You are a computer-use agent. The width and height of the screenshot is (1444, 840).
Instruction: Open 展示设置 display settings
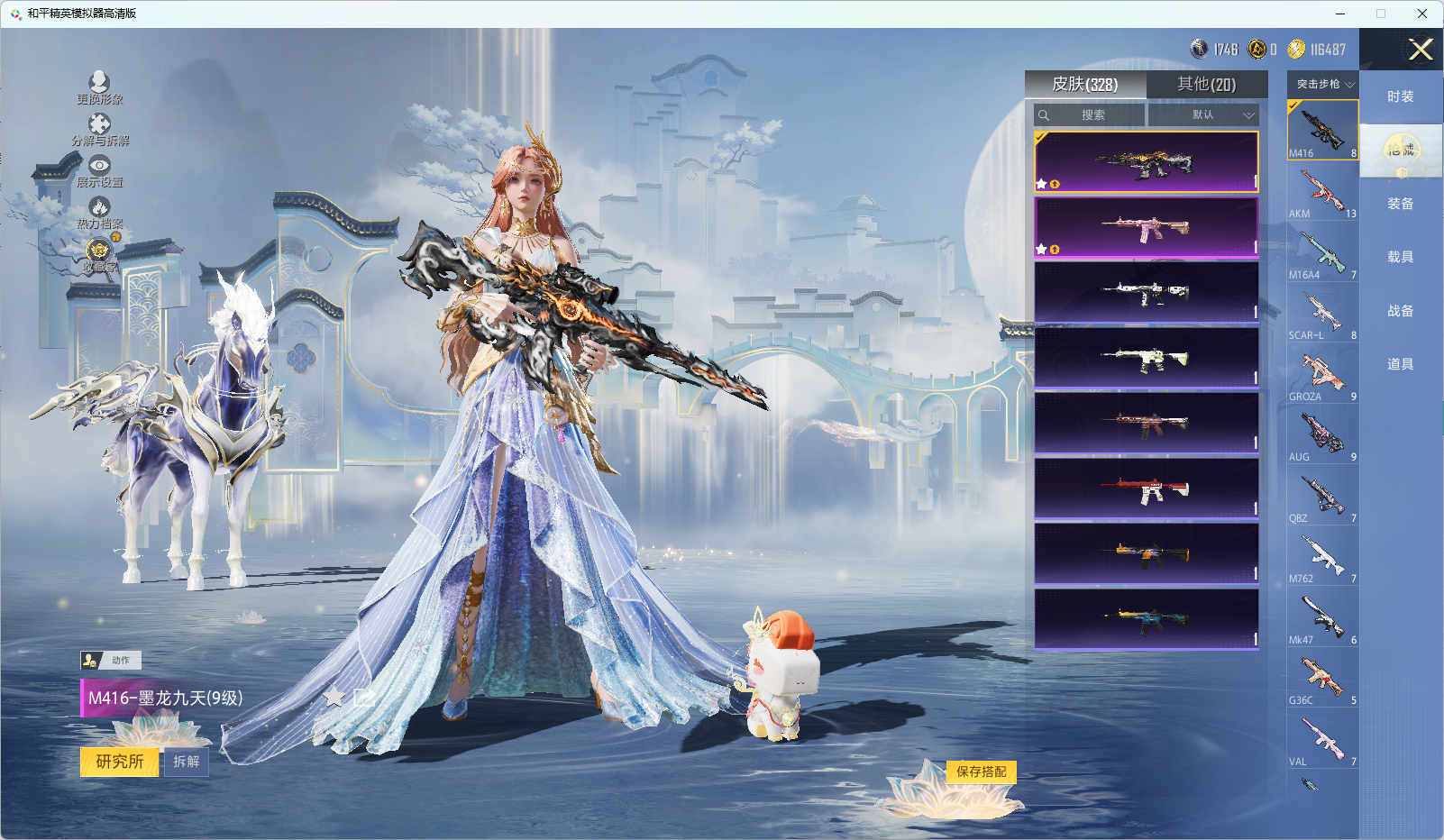click(99, 171)
